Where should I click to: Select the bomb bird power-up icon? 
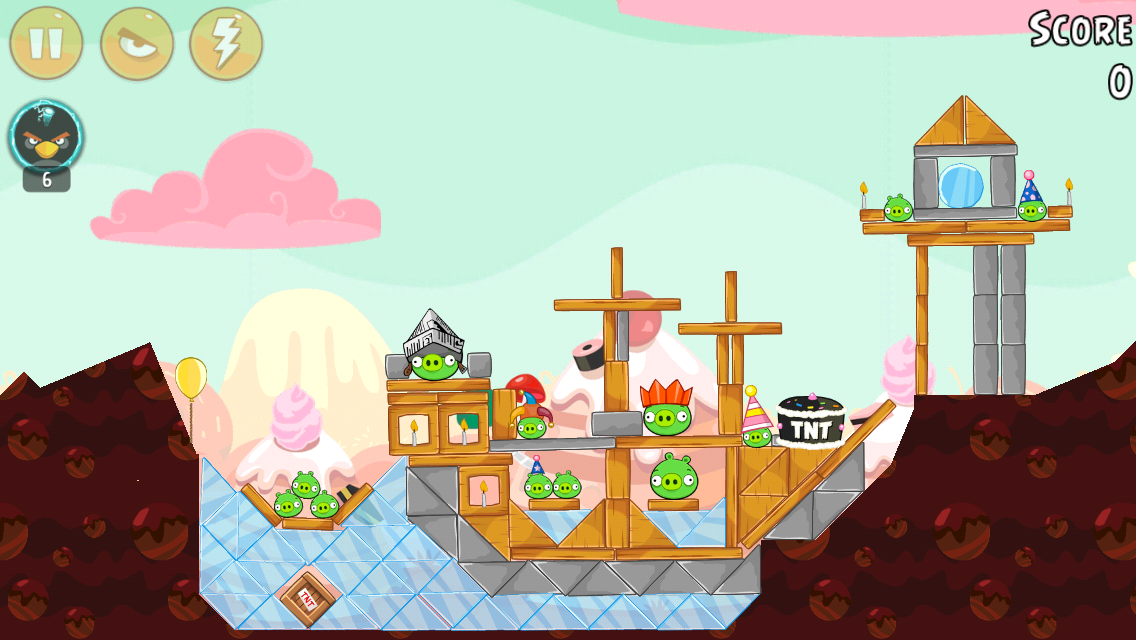pos(46,138)
